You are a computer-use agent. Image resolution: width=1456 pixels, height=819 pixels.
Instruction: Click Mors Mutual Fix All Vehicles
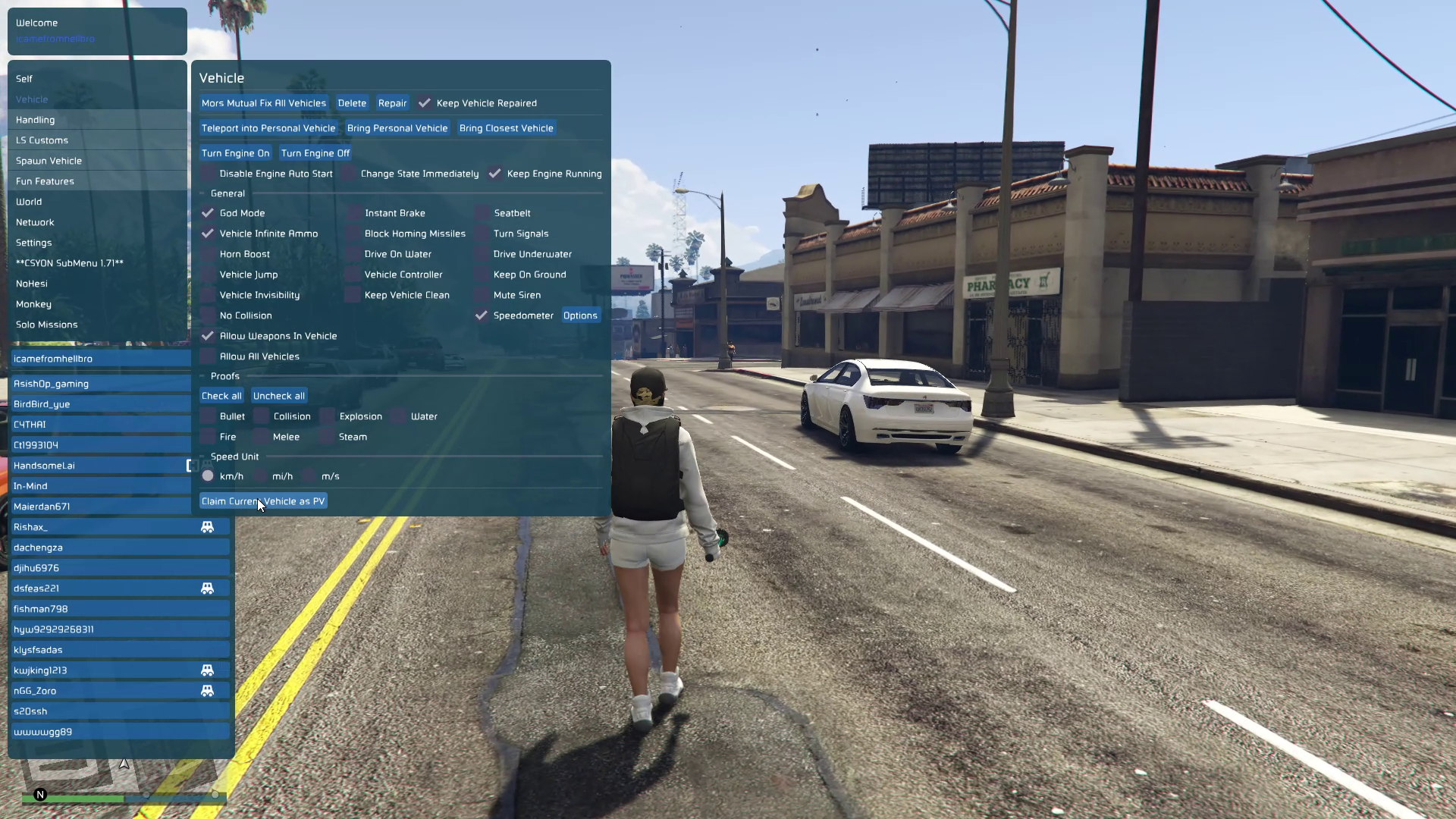263,103
